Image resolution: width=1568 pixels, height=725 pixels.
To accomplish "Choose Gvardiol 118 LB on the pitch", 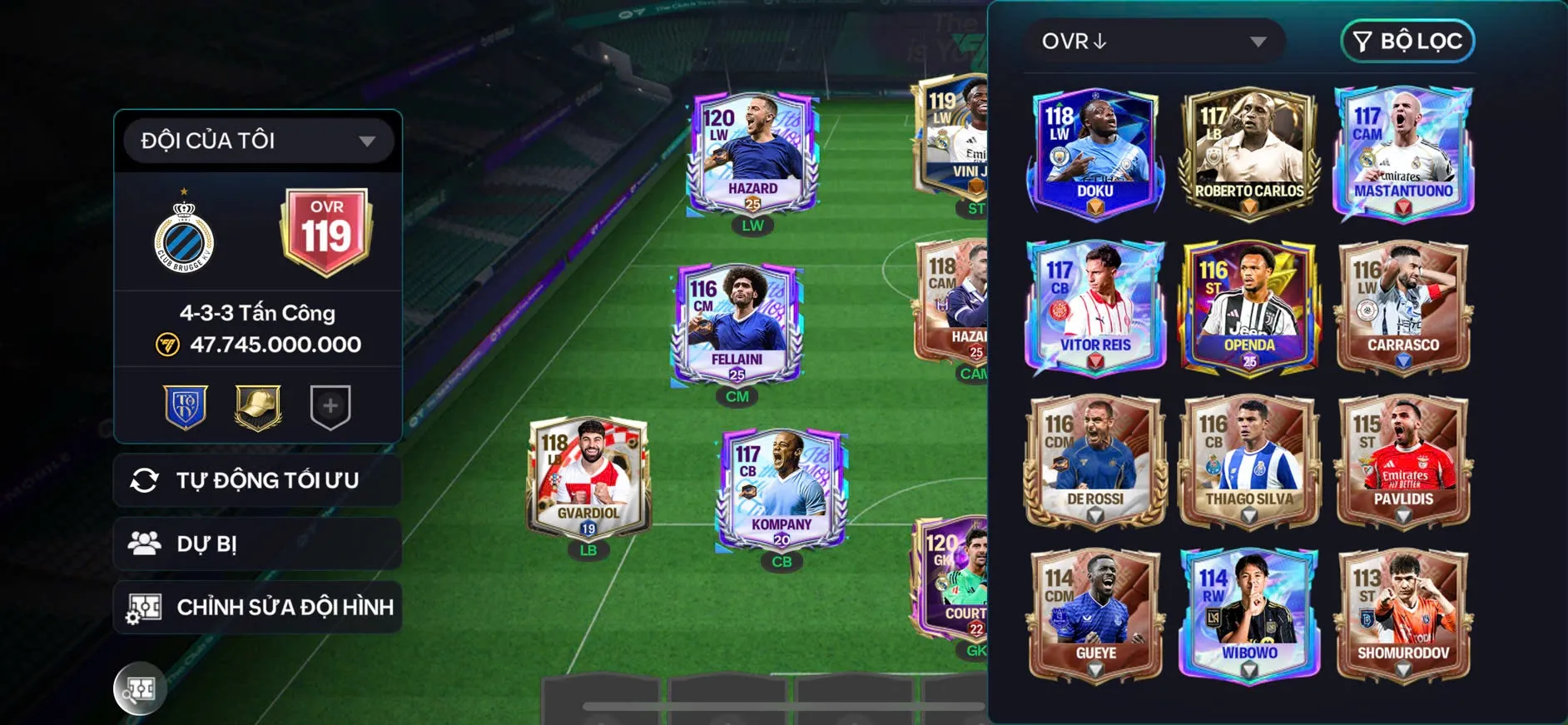I will click(x=588, y=479).
